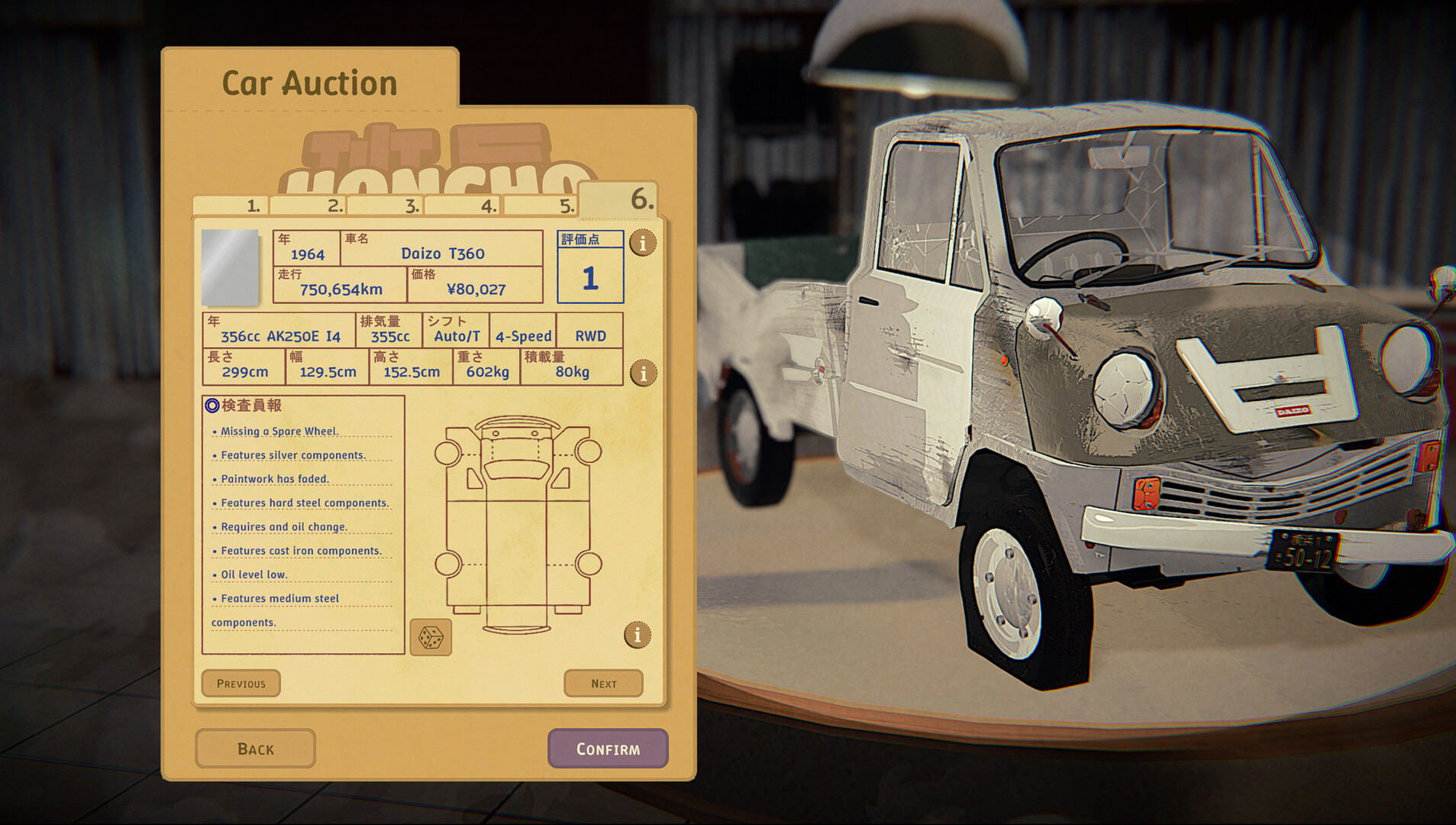Image resolution: width=1456 pixels, height=825 pixels.
Task: Open info icon beside the rating score
Action: click(643, 243)
